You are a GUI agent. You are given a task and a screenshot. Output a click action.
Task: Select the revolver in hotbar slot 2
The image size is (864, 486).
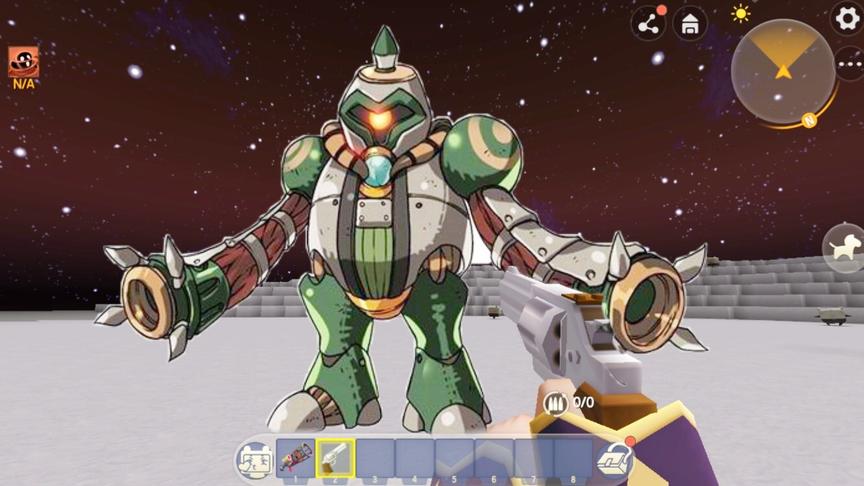coord(336,458)
